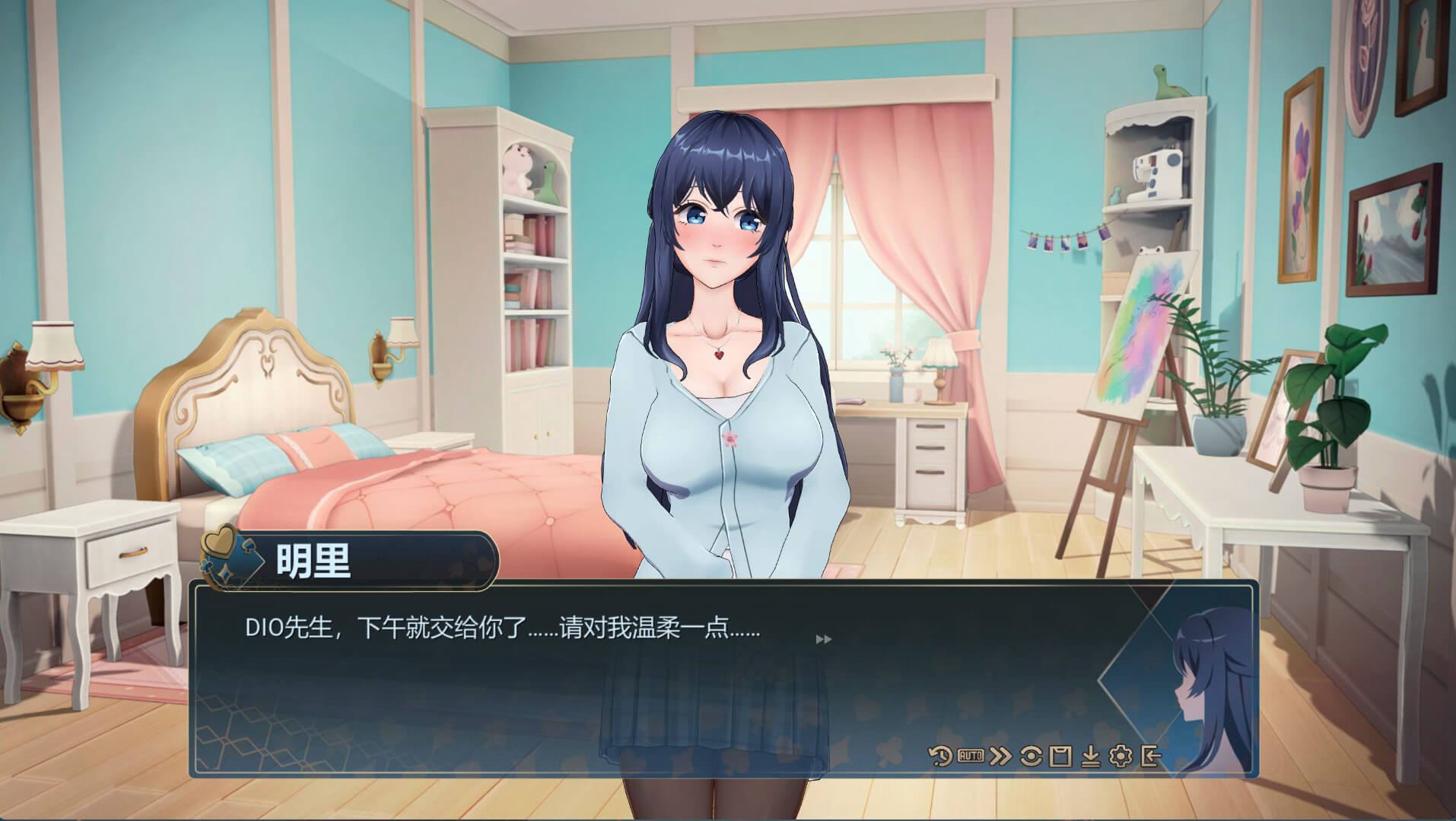The image size is (1456, 821).
Task: Activate the double-arrow skip button in toolbar
Action: [1001, 756]
